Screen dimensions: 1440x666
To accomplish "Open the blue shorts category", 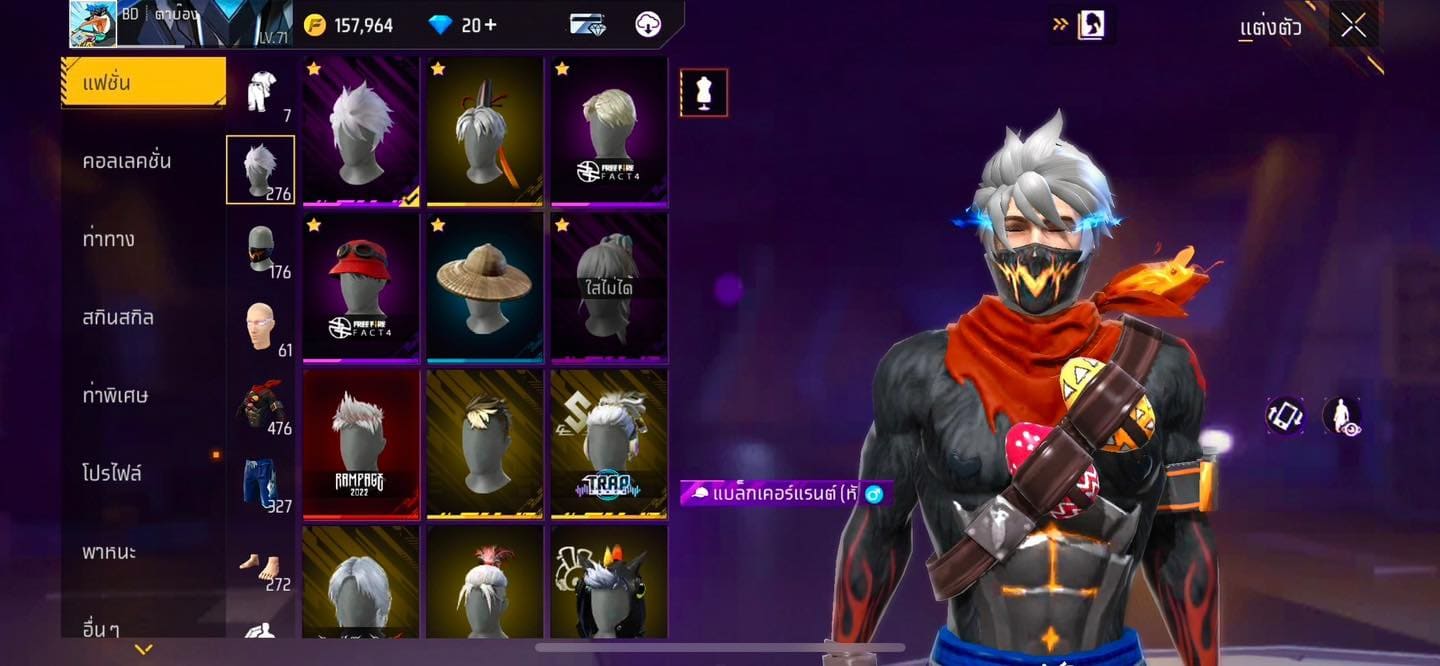I will tap(261, 483).
